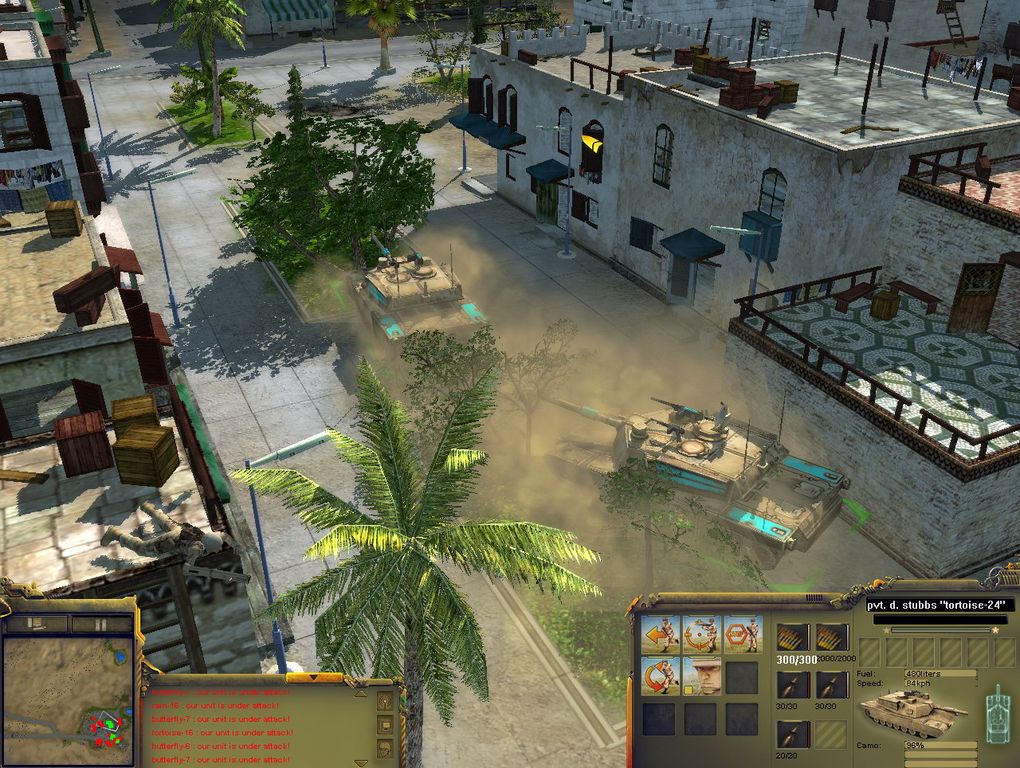Choose the hold position stop-sign command
This screenshot has height=768, width=1020.
point(742,634)
